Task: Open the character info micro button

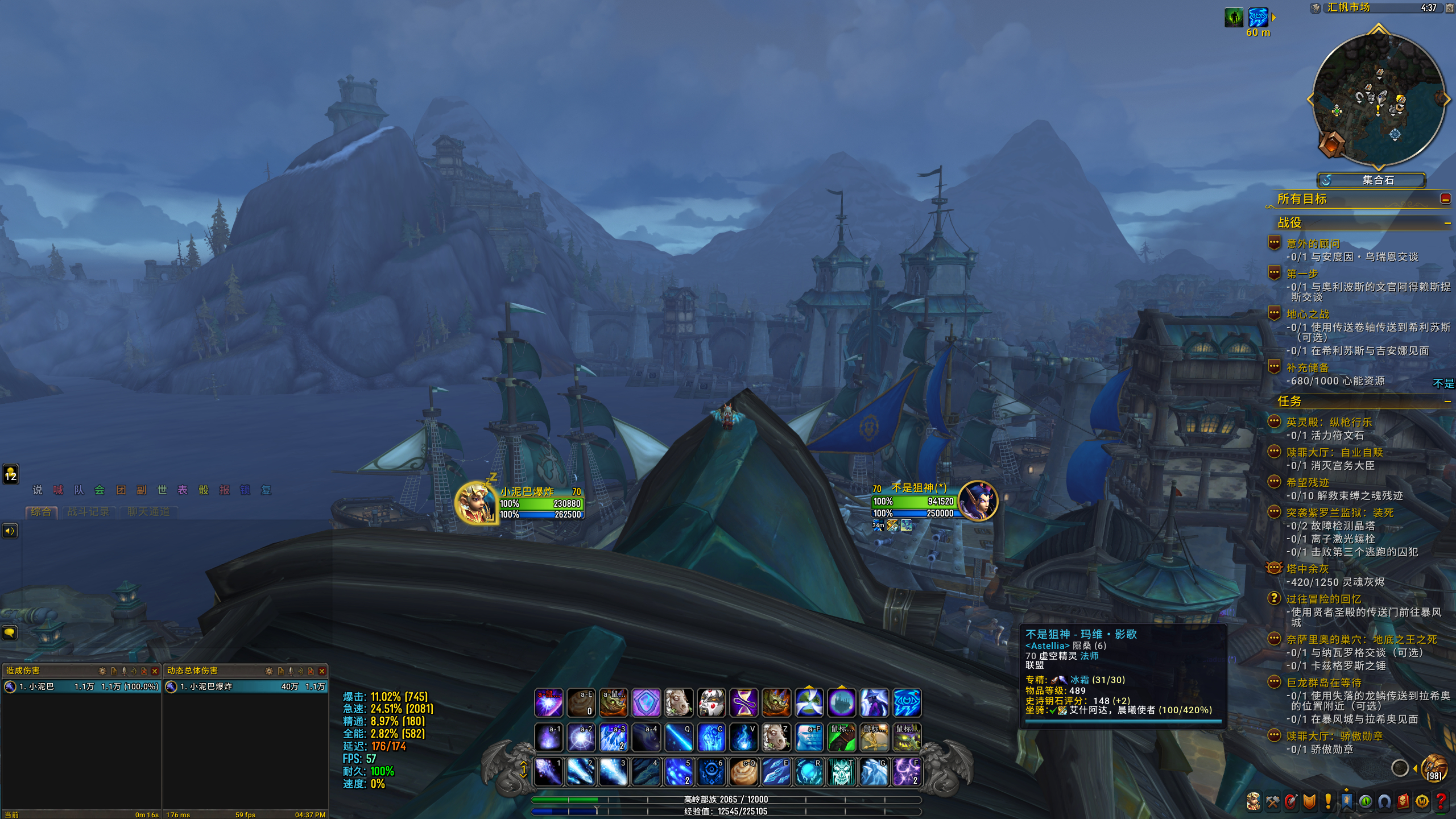Action: click(x=1254, y=801)
